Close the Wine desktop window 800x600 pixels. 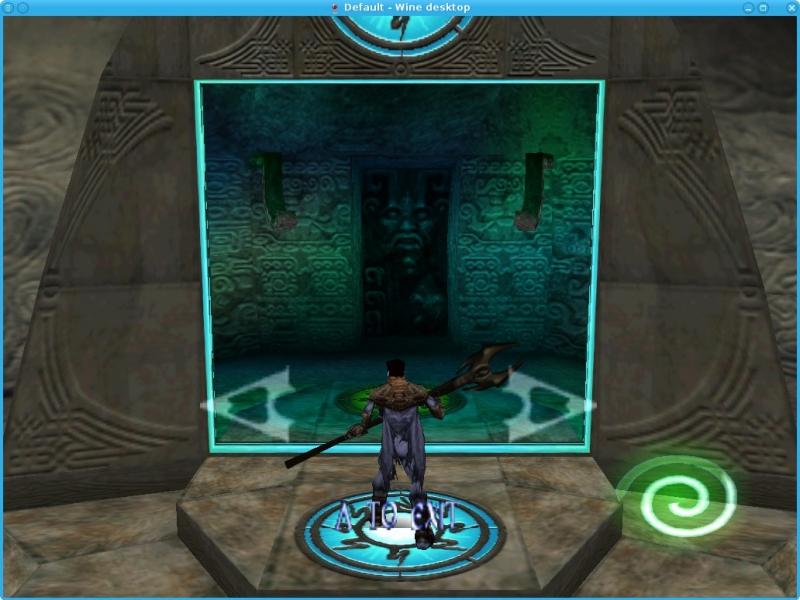[790, 7]
